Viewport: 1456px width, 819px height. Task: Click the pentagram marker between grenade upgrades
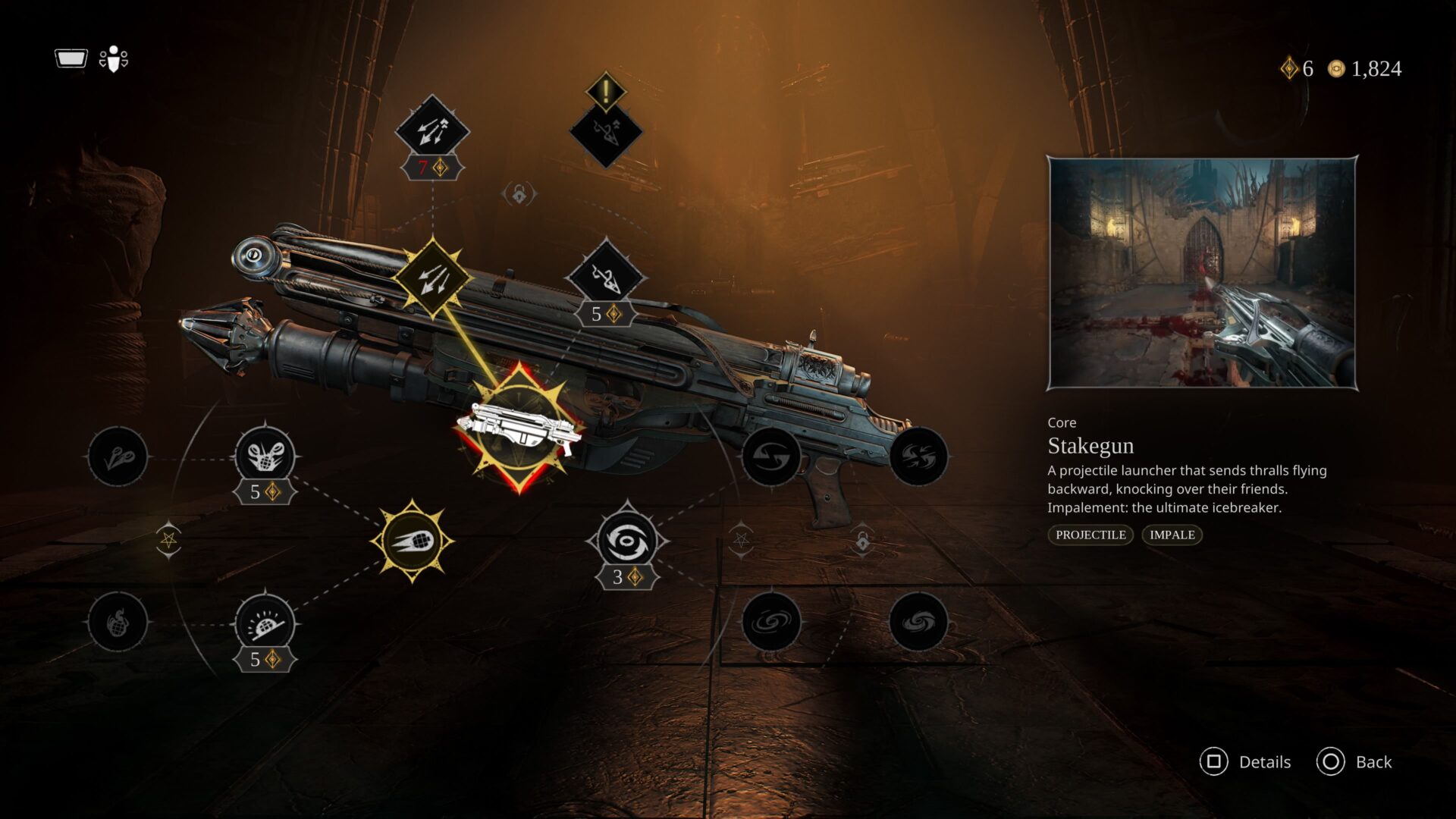point(168,540)
